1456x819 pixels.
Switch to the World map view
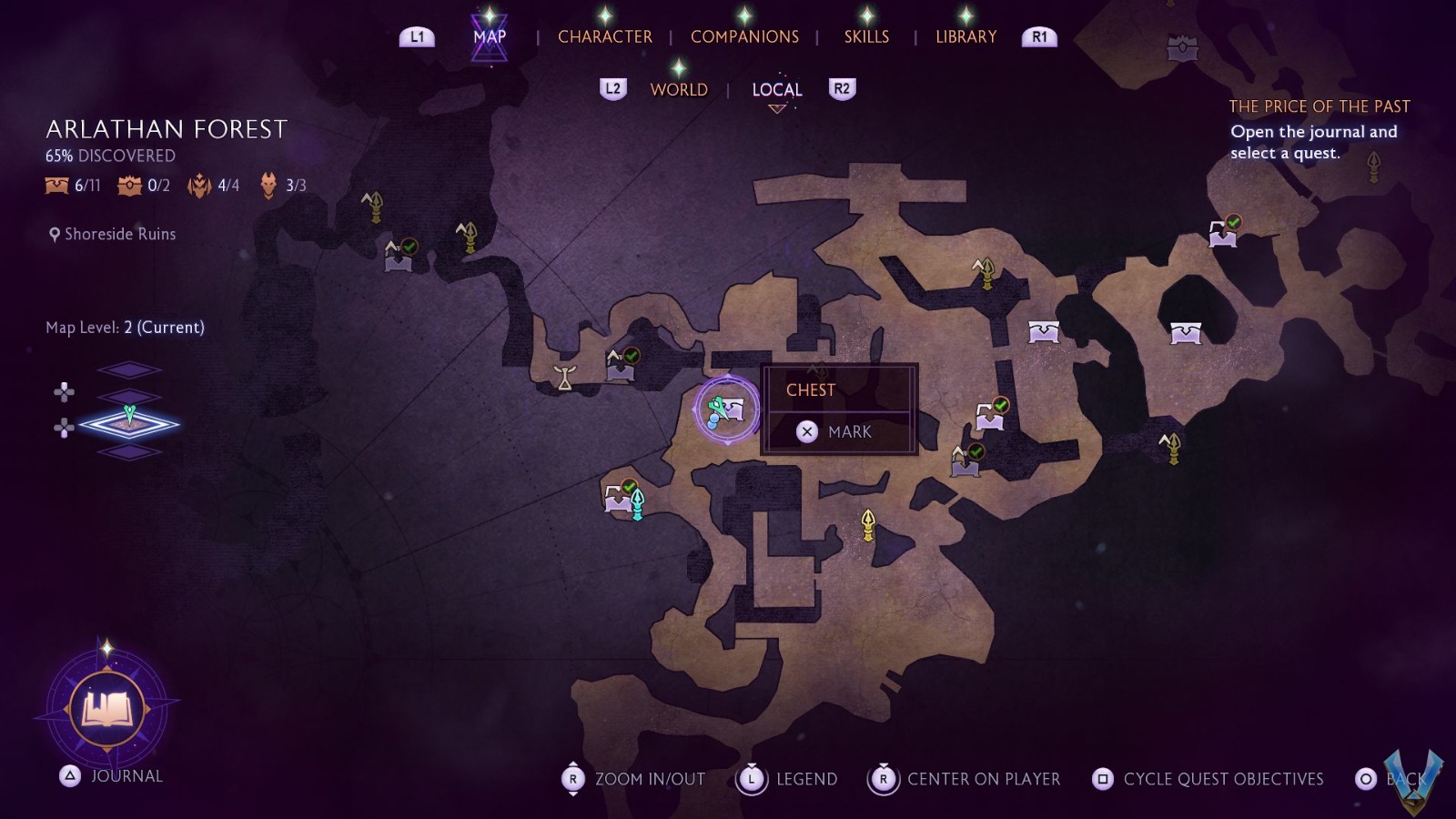(x=679, y=89)
